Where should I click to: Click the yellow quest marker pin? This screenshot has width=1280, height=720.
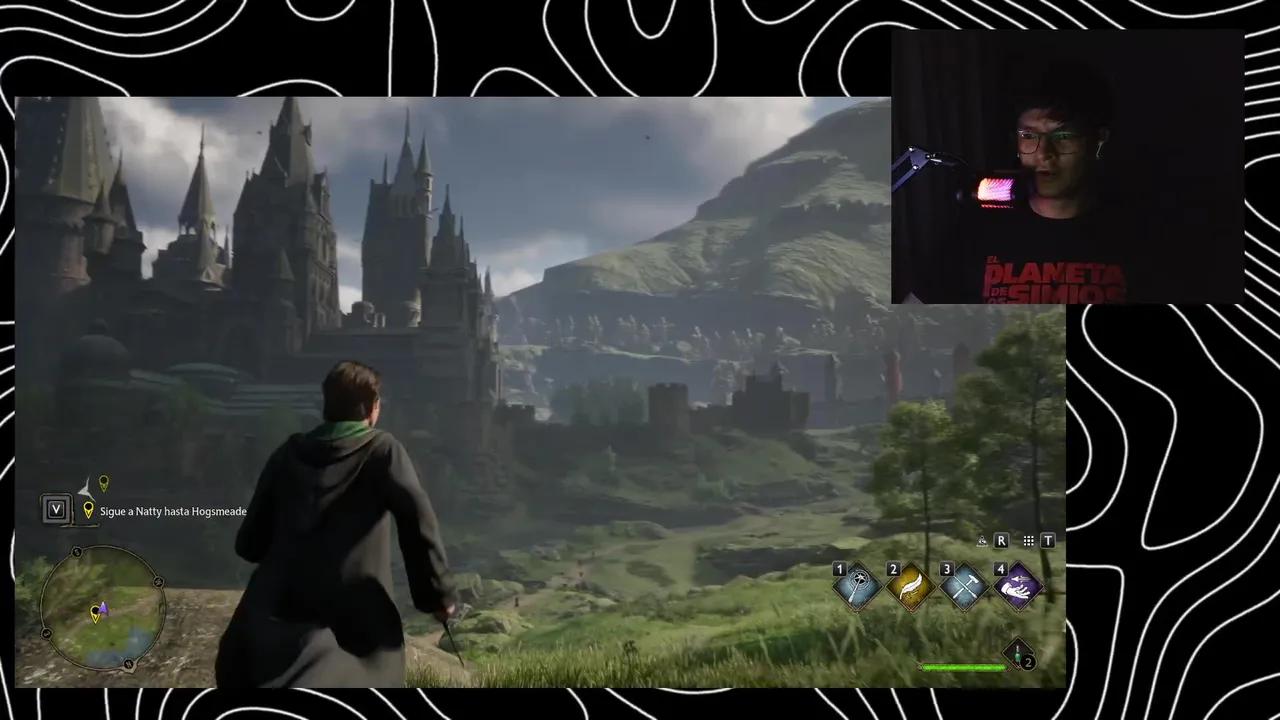click(103, 482)
